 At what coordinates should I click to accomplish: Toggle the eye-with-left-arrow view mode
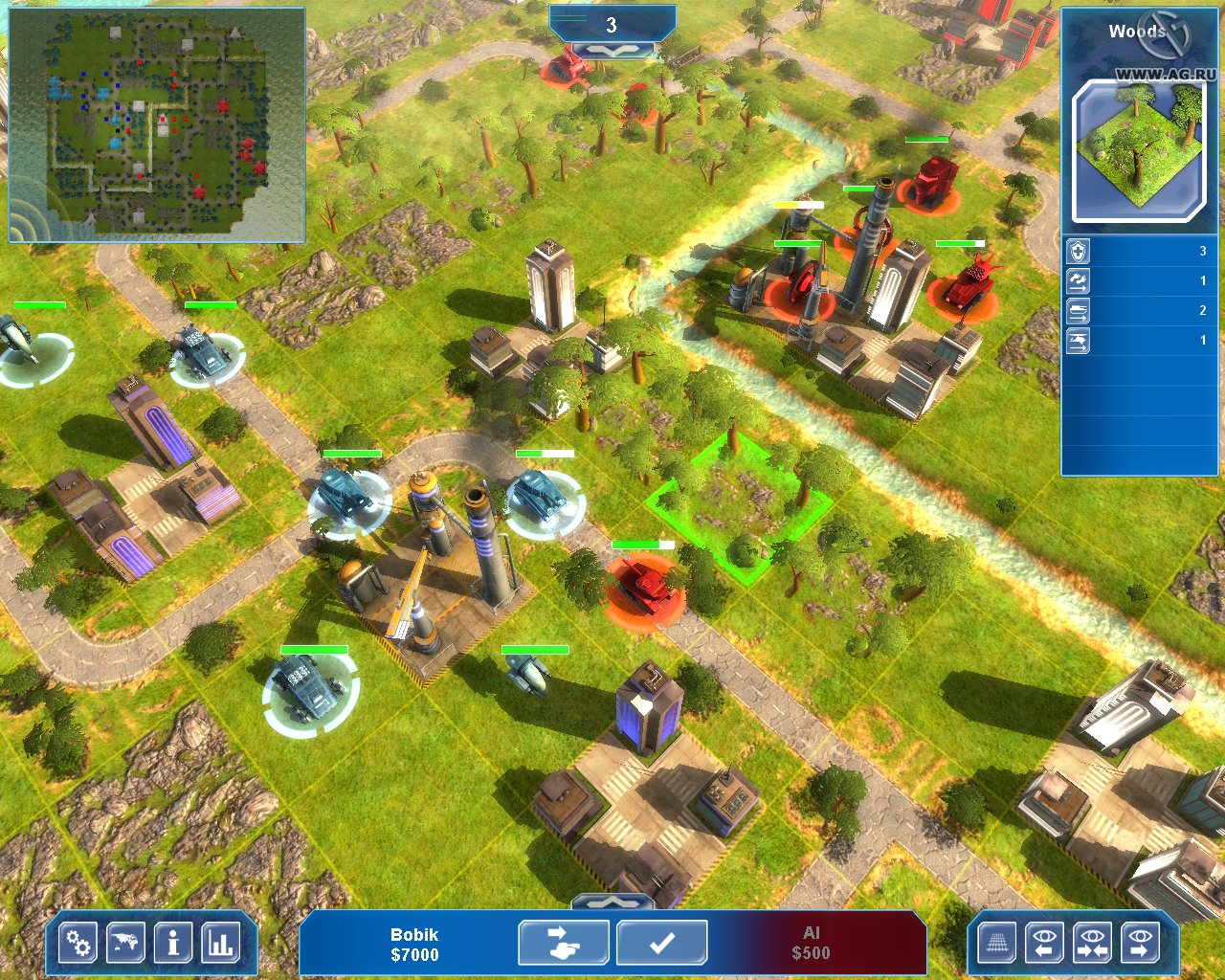pyautogui.click(x=1045, y=944)
